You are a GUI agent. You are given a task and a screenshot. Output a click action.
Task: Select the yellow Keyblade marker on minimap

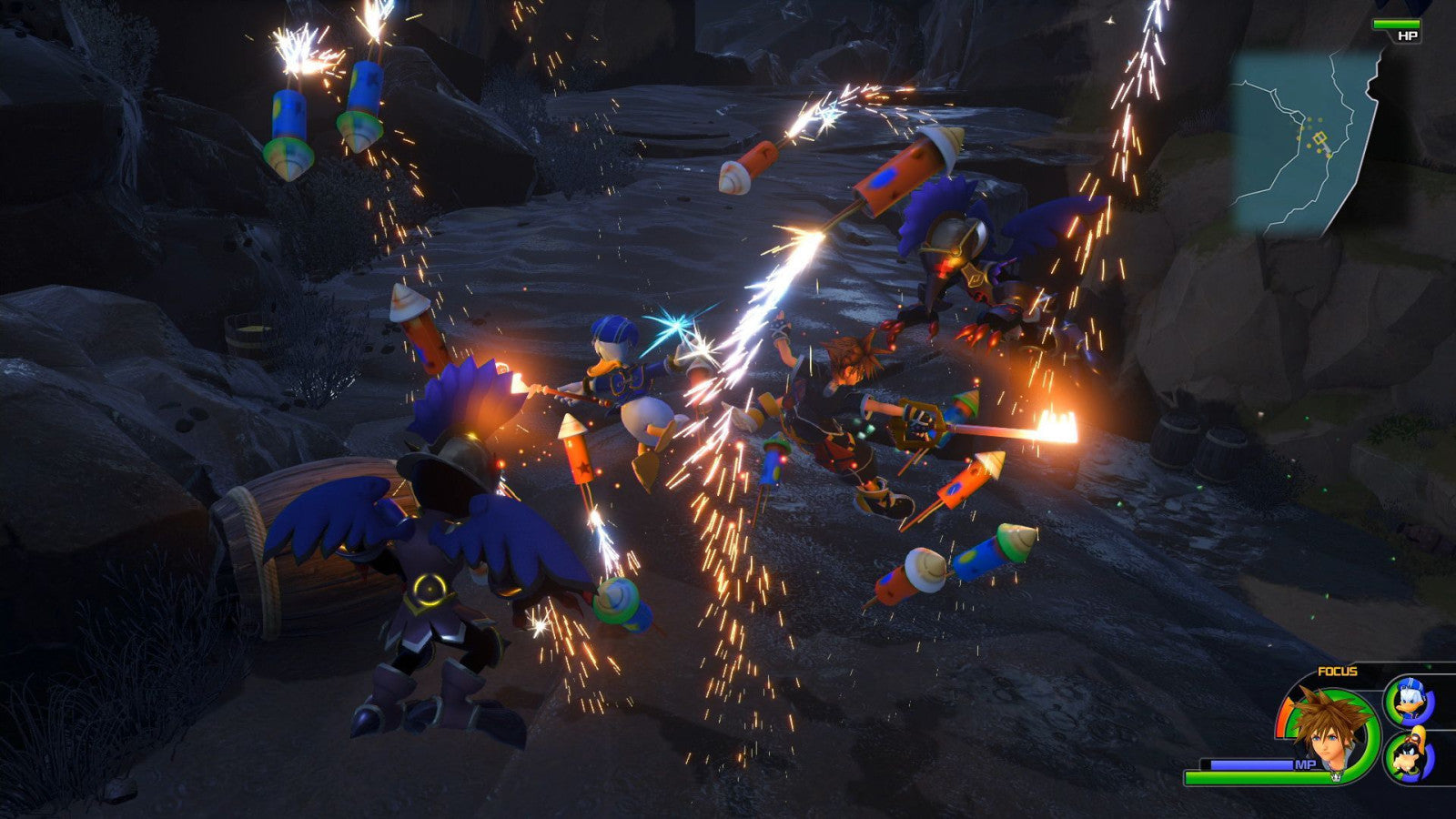click(x=1319, y=137)
